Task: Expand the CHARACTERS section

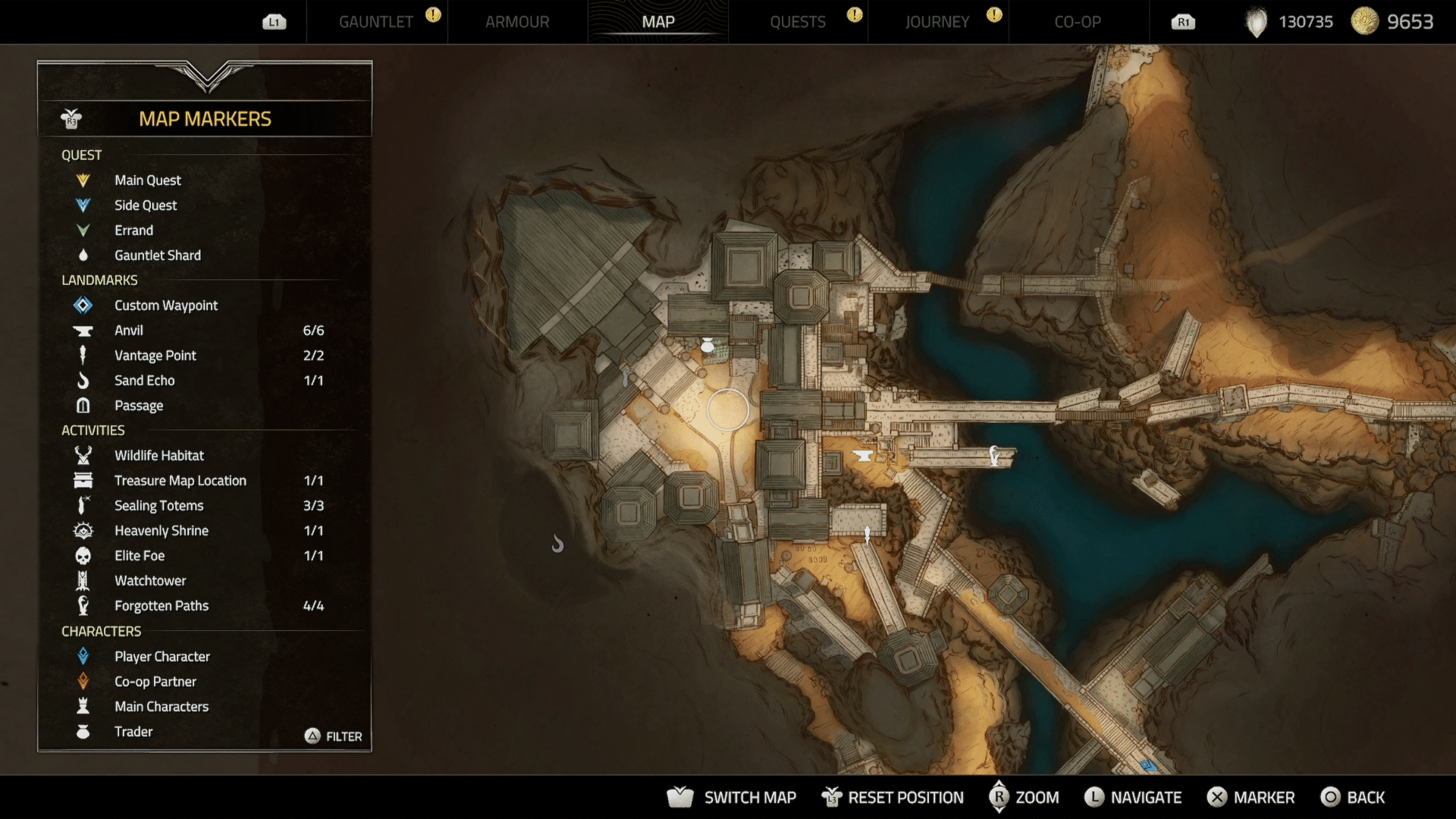Action: click(x=102, y=631)
